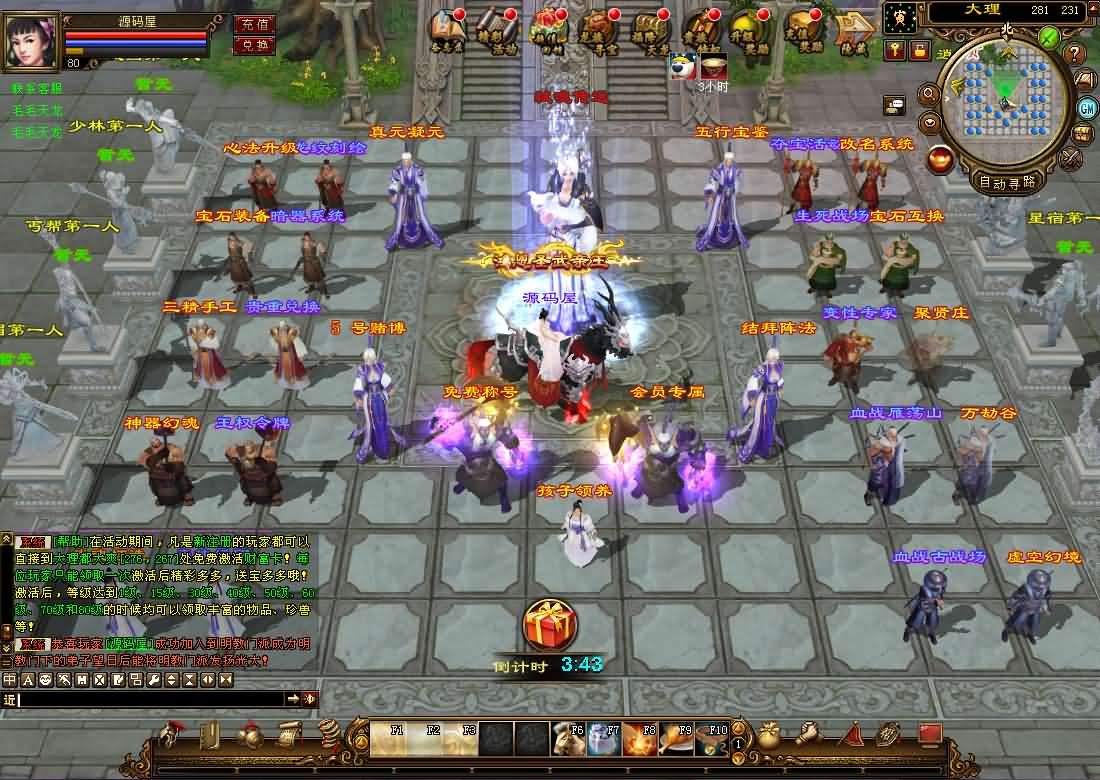Click the blue GM button
1100x780 pixels.
pos(1087,107)
